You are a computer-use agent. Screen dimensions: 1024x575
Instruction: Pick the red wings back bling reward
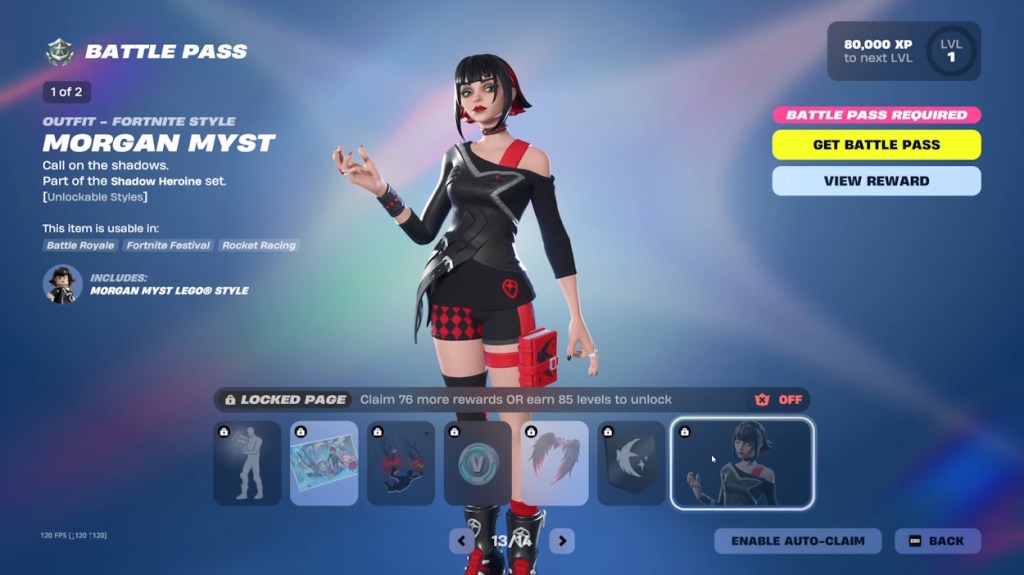(x=555, y=463)
